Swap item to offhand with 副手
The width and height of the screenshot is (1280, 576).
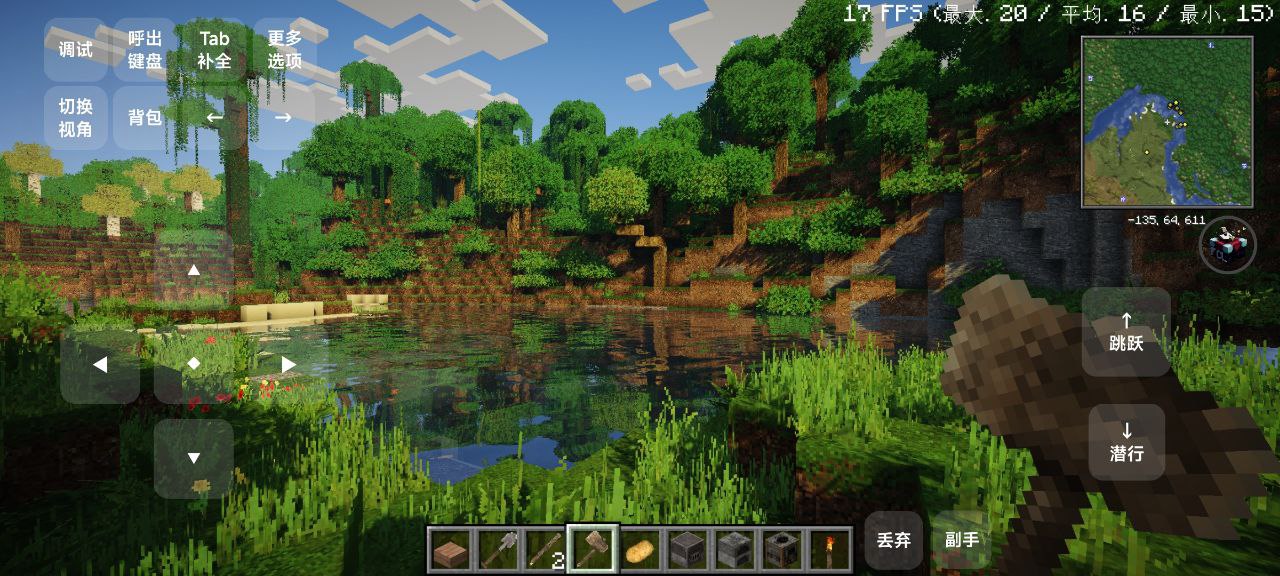961,540
